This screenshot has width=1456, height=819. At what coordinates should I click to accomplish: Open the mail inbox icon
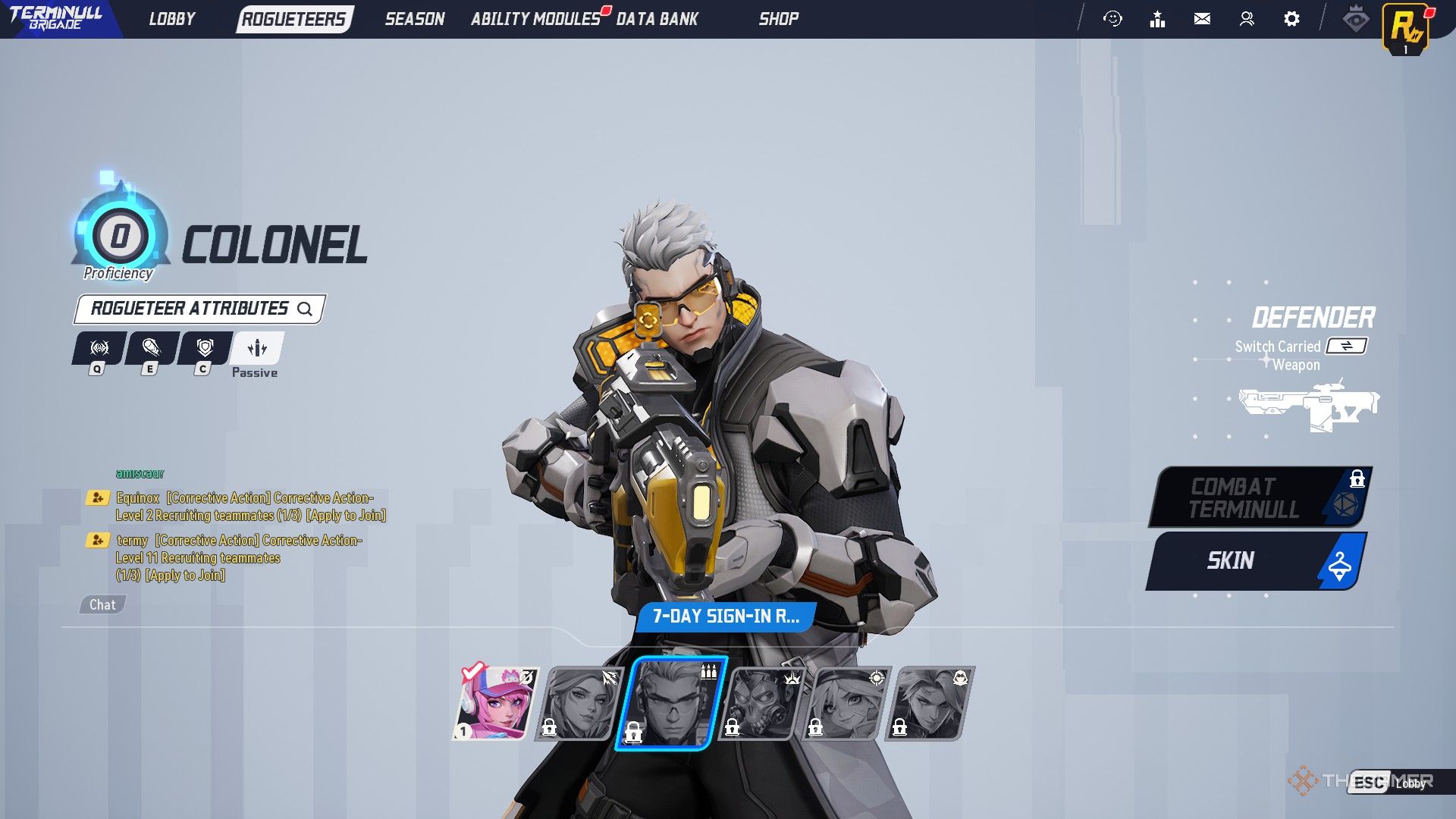click(1202, 19)
